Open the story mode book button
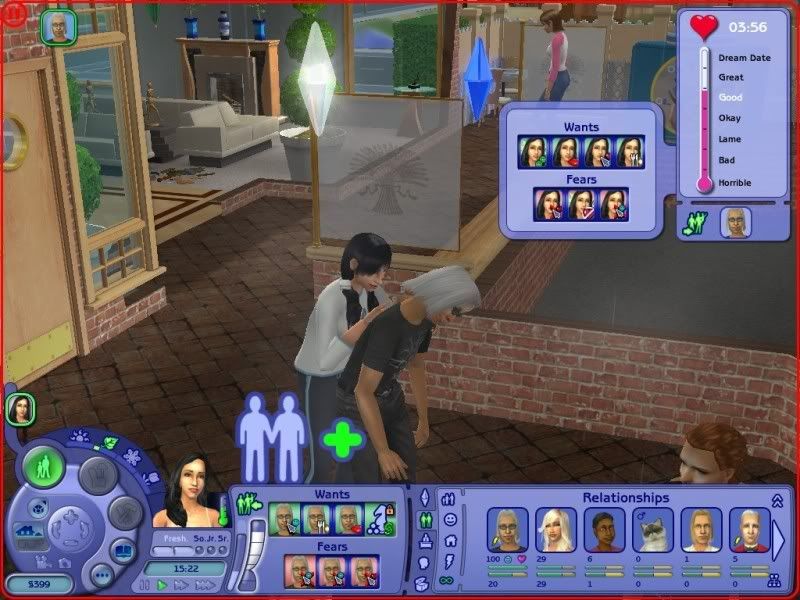Viewport: 800px width, 600px height. click(x=124, y=553)
